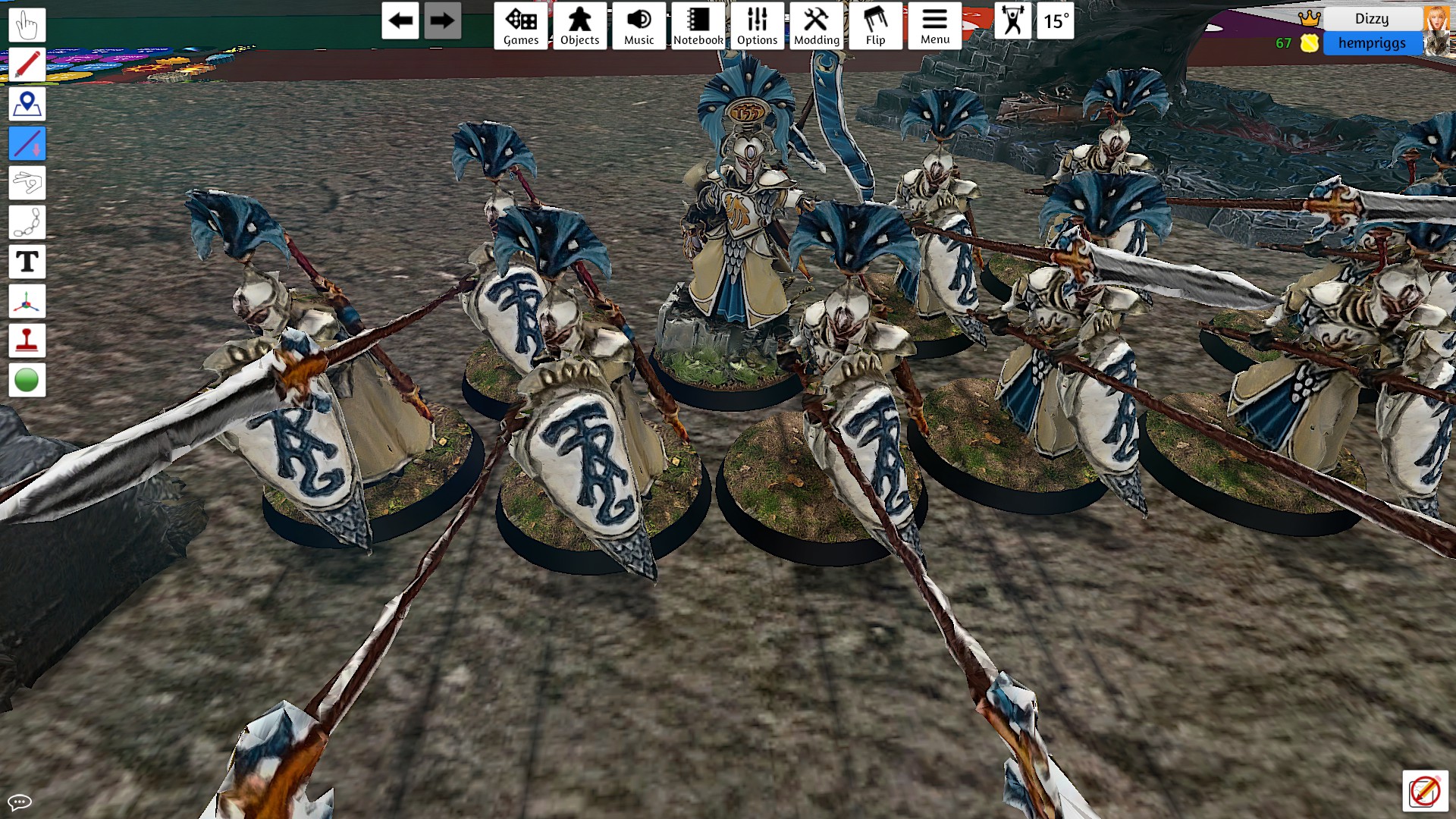
Task: Select the map pin zone tool
Action: coord(27,104)
